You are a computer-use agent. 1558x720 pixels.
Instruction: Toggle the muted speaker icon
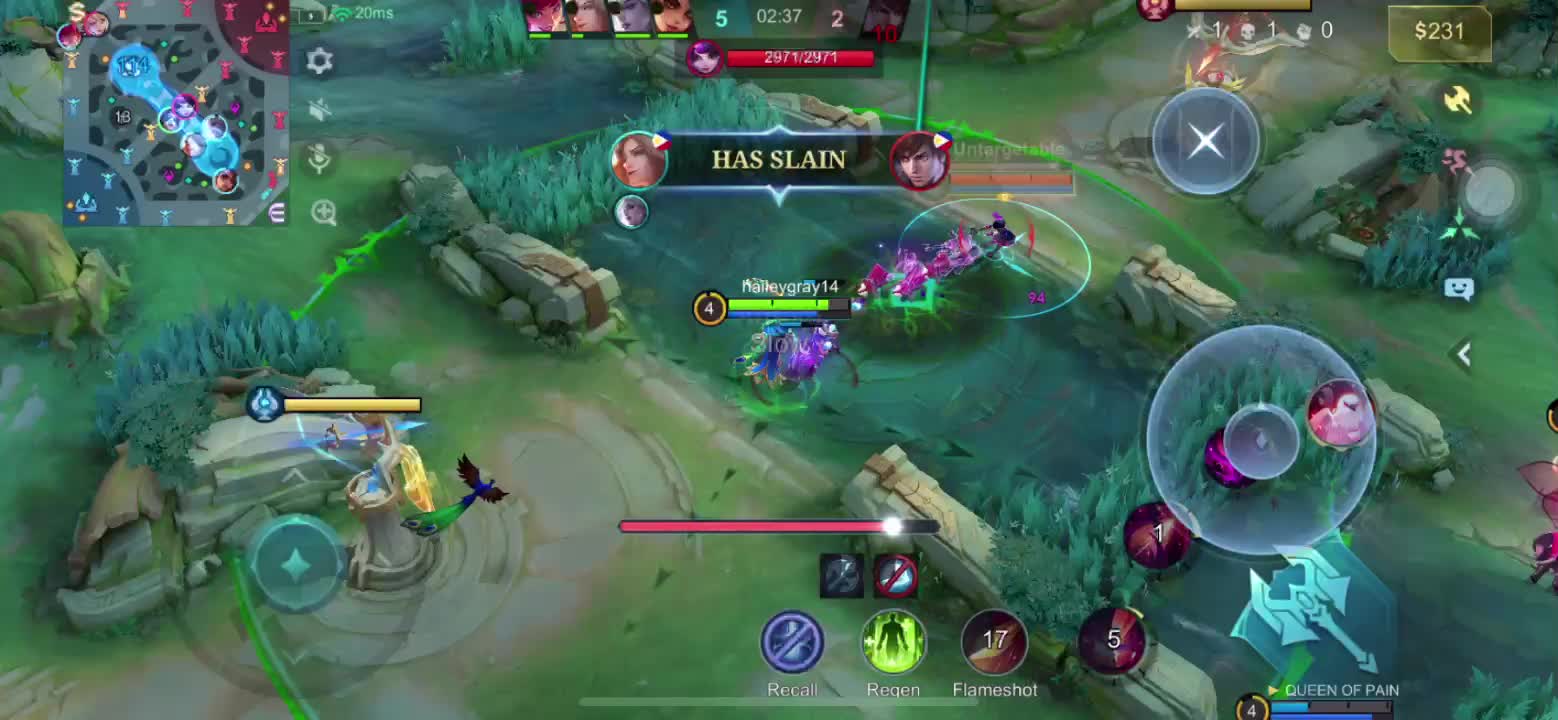319,109
